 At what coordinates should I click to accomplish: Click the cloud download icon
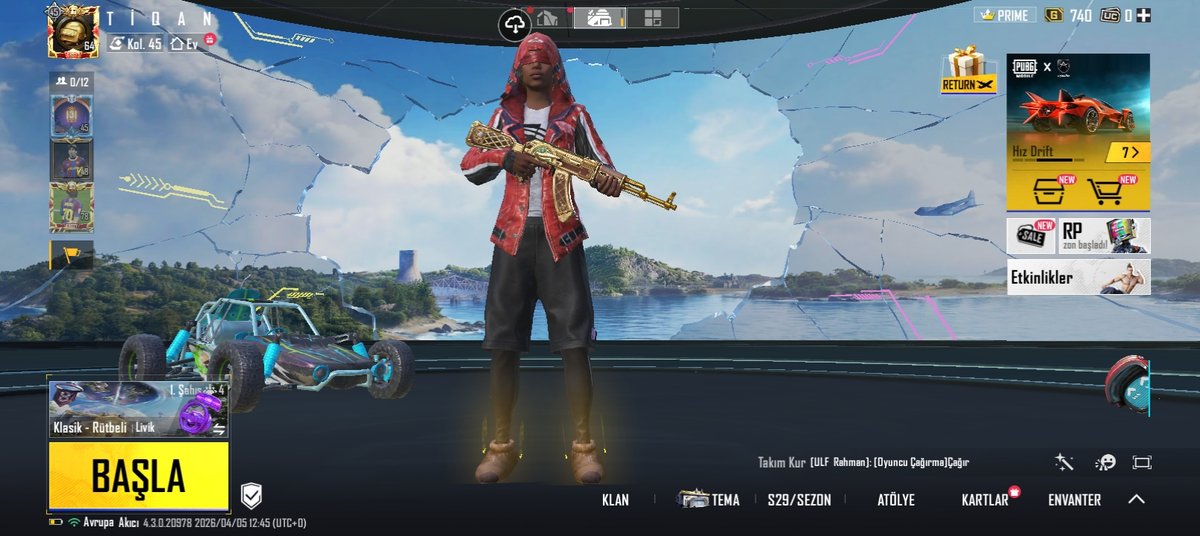point(515,24)
